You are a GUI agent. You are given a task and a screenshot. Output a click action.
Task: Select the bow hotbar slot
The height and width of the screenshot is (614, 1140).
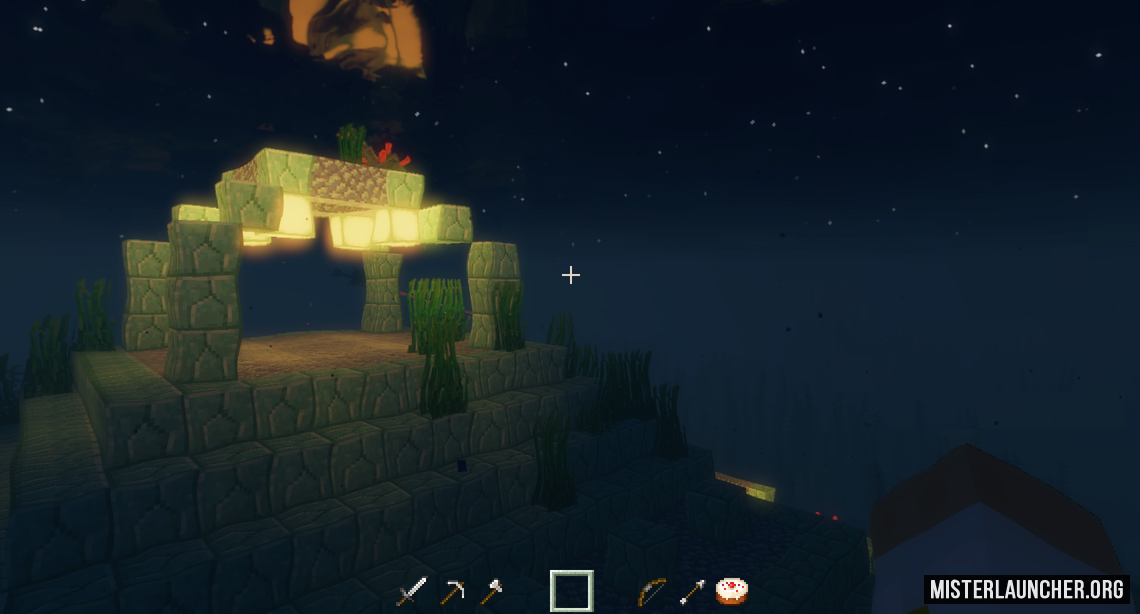click(651, 591)
